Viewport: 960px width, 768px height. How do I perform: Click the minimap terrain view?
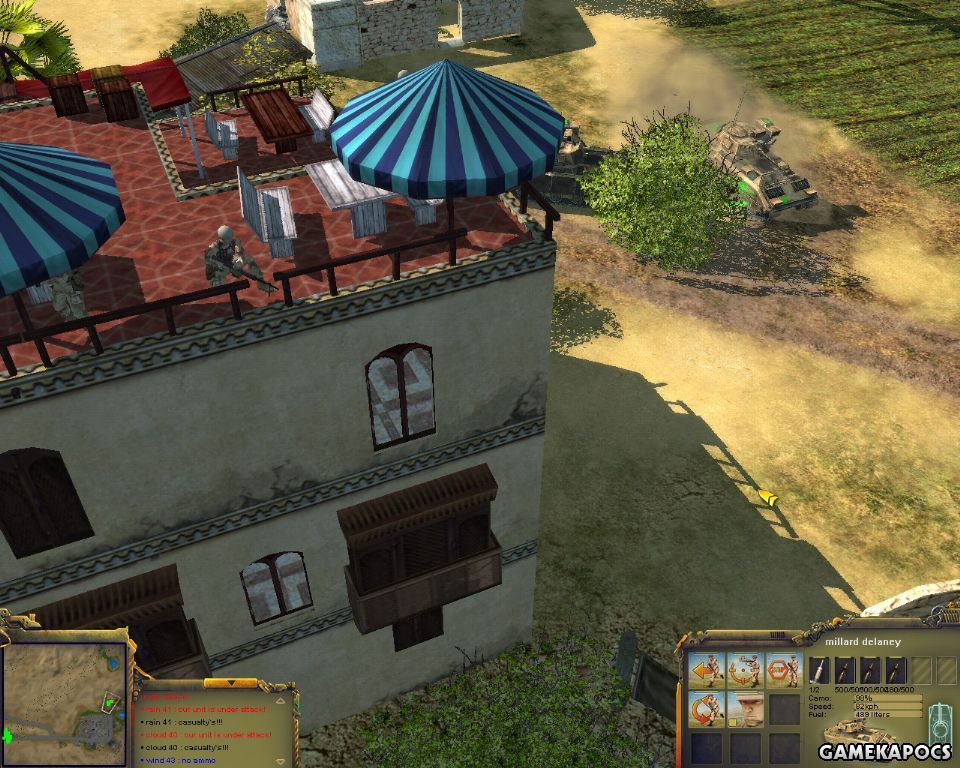[63, 703]
